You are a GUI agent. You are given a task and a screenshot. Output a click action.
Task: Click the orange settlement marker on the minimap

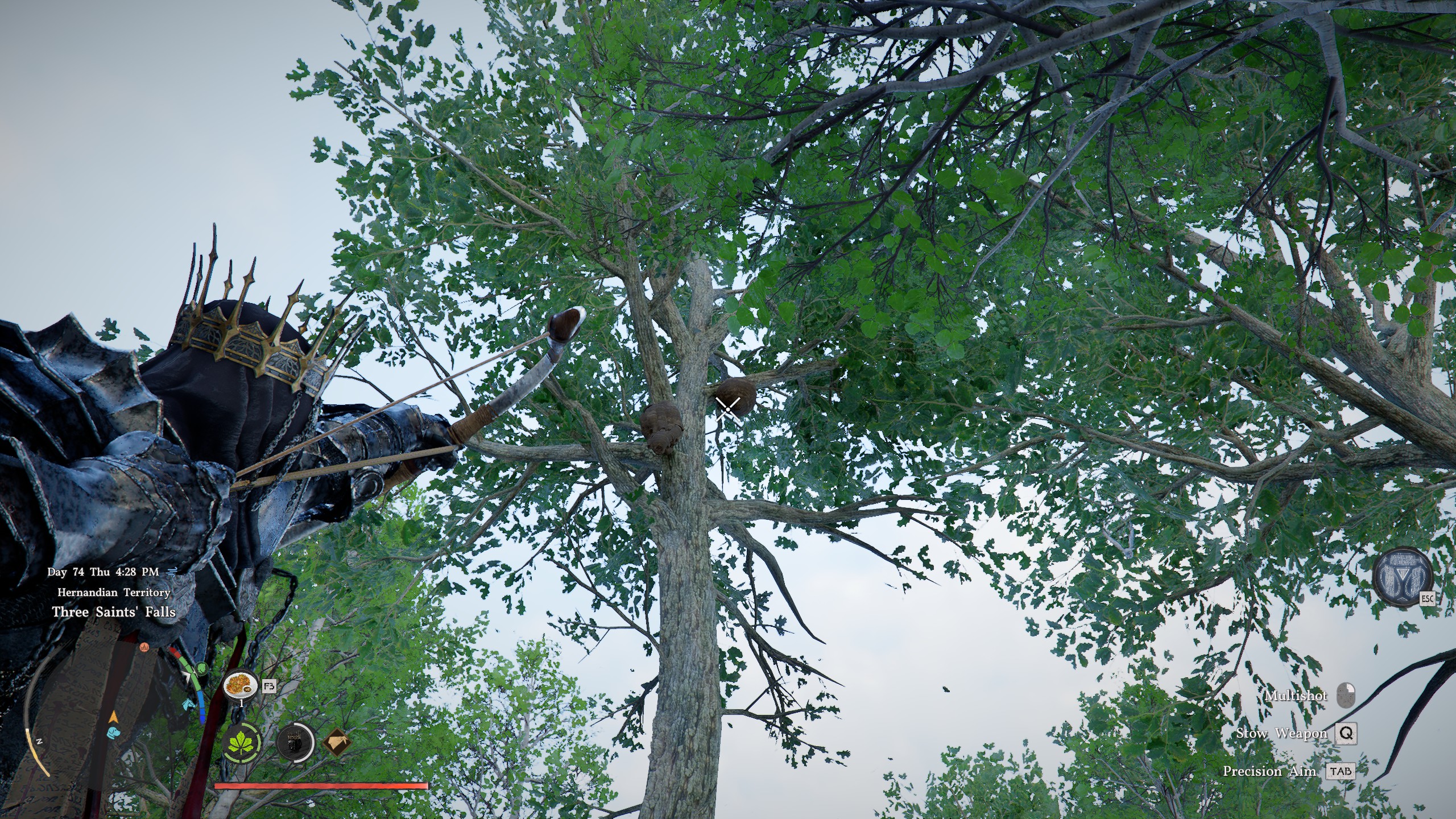[x=144, y=647]
